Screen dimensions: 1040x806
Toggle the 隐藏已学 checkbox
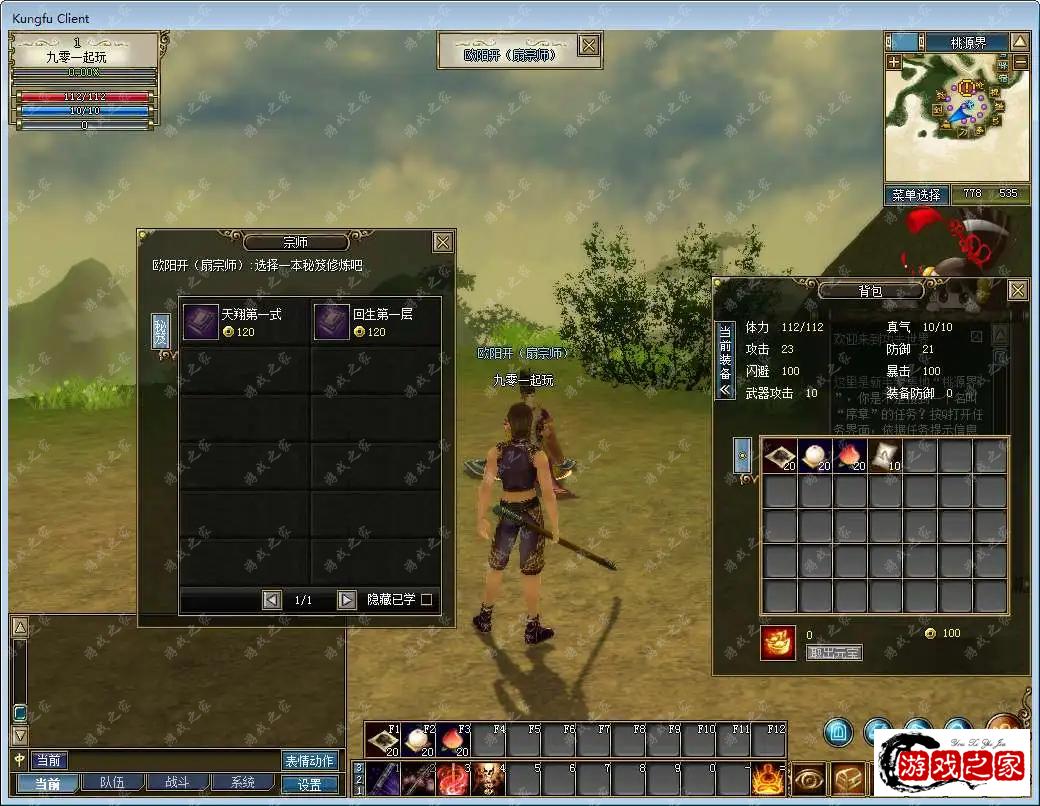(x=427, y=600)
